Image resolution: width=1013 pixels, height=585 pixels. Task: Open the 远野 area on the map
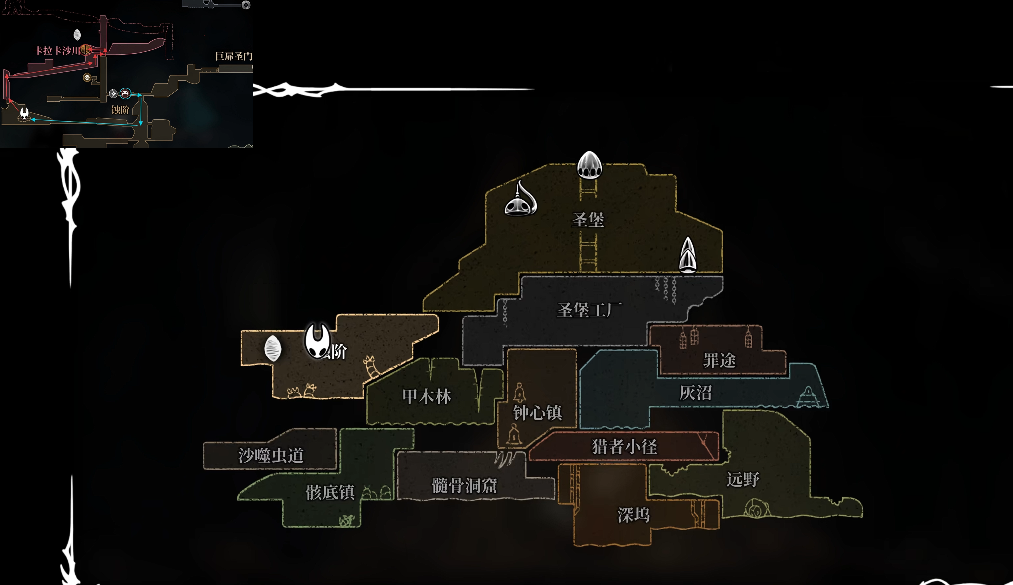pos(743,479)
